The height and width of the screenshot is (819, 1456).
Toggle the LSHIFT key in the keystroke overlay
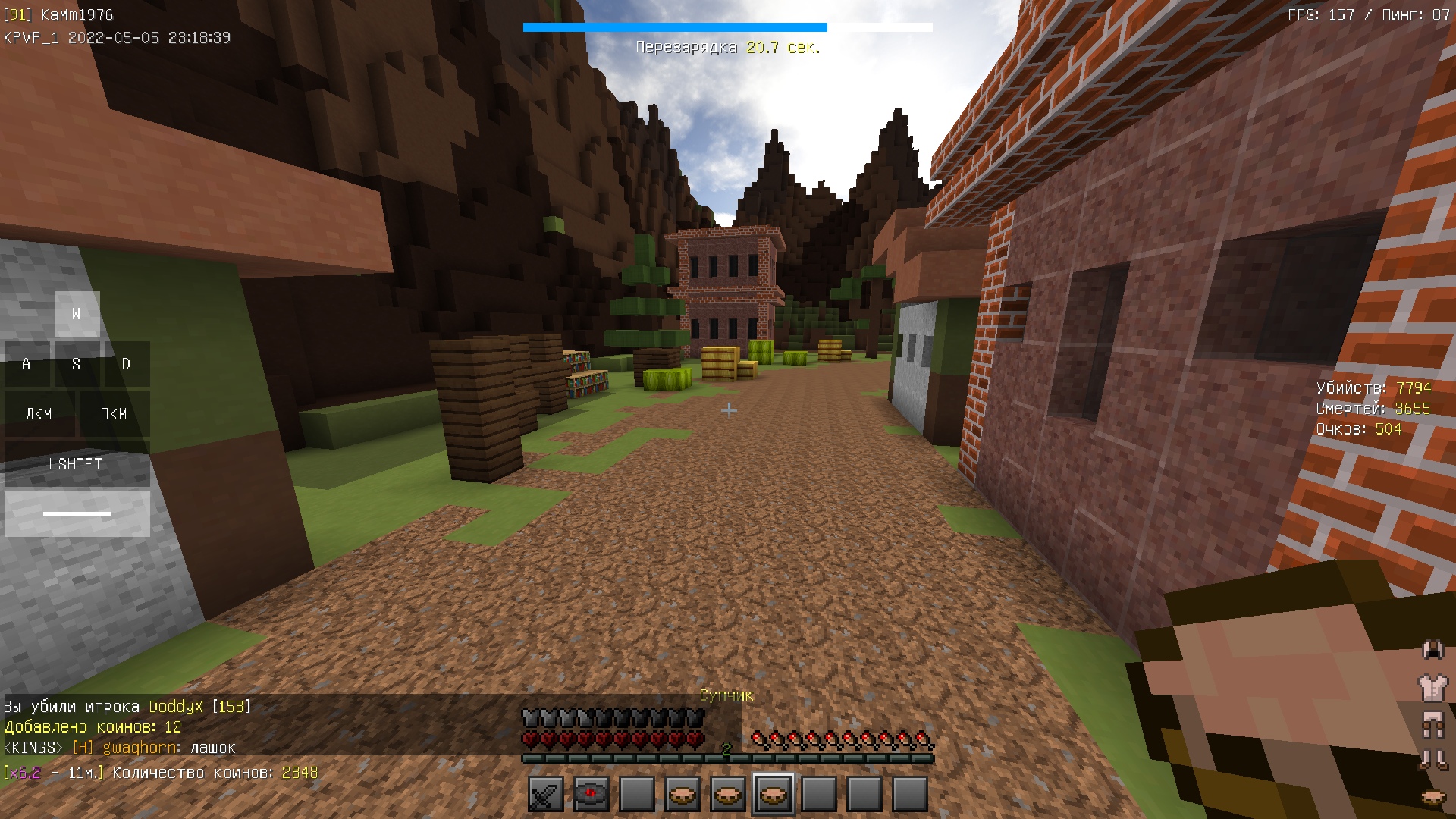pyautogui.click(x=76, y=464)
